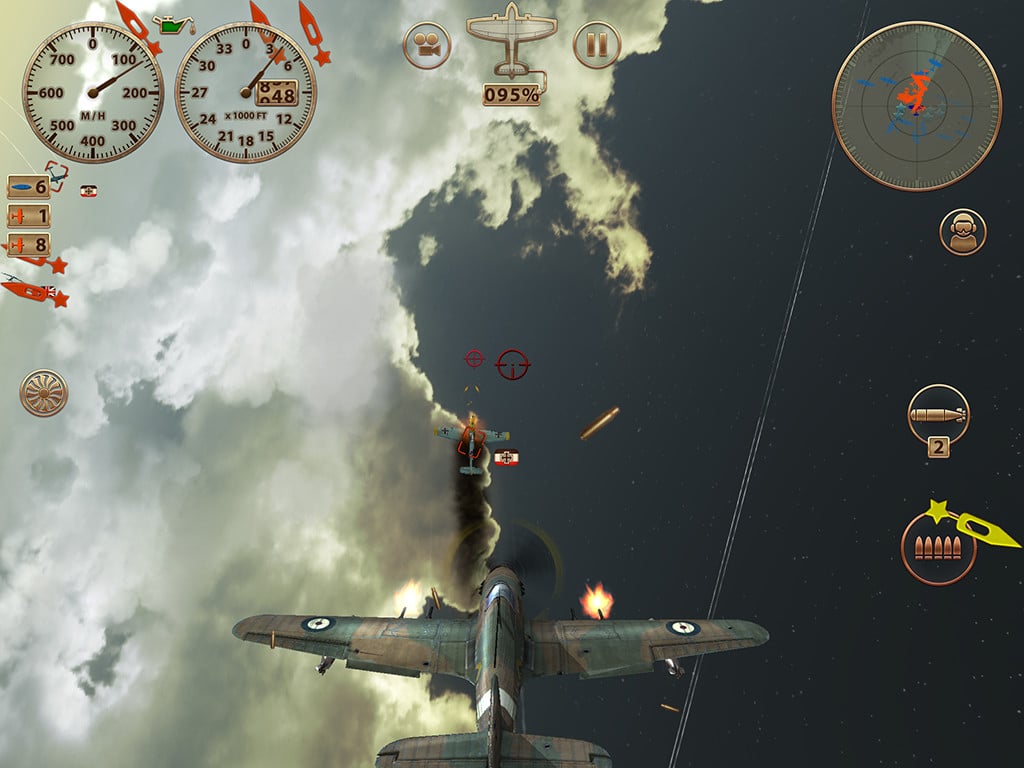Fire machine guns with the bullets button

pyautogui.click(x=938, y=548)
